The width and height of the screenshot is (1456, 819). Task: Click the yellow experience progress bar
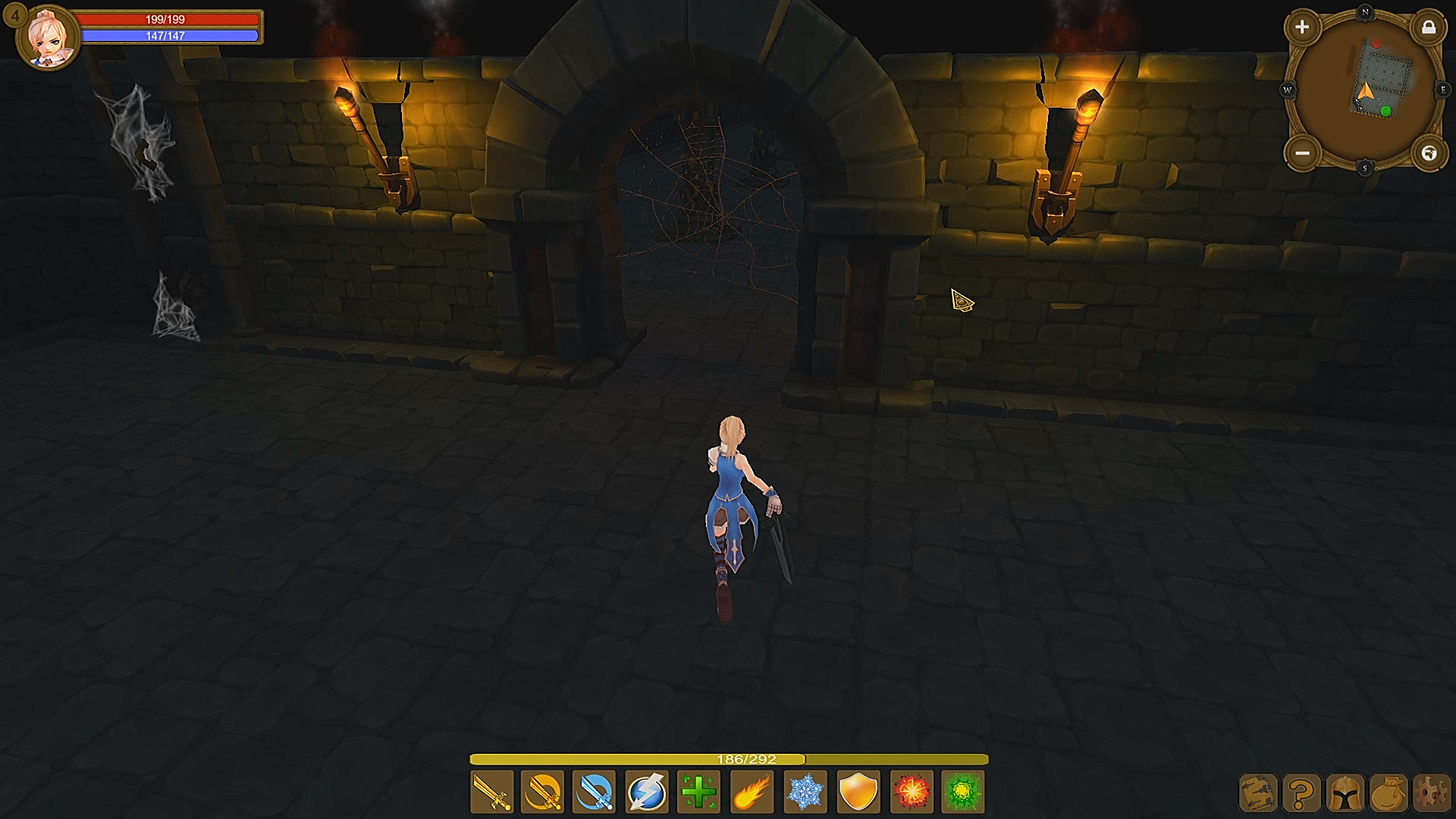pos(728,757)
